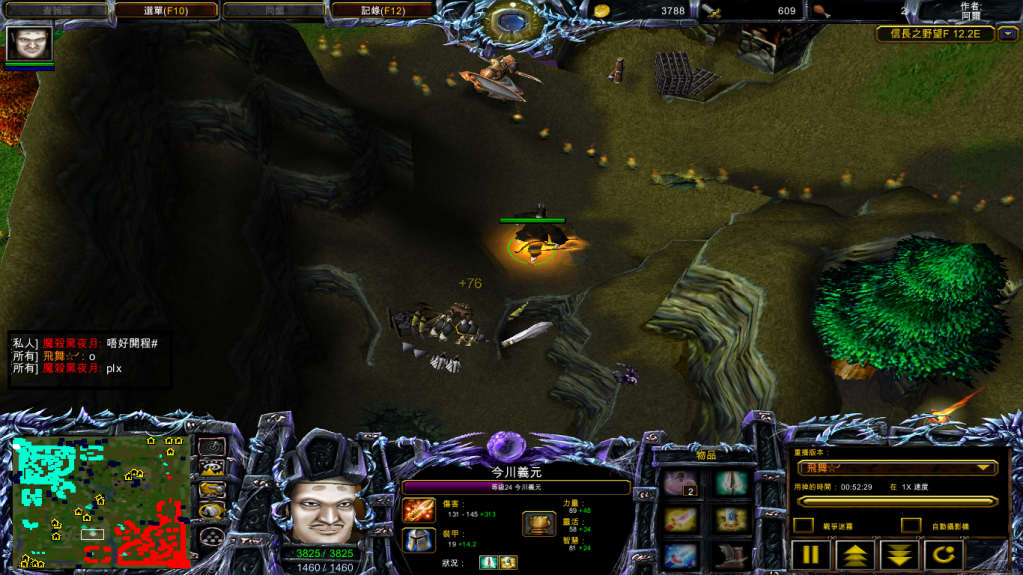Toggle the 戰爭迷霧 fog of war checkbox

click(802, 525)
